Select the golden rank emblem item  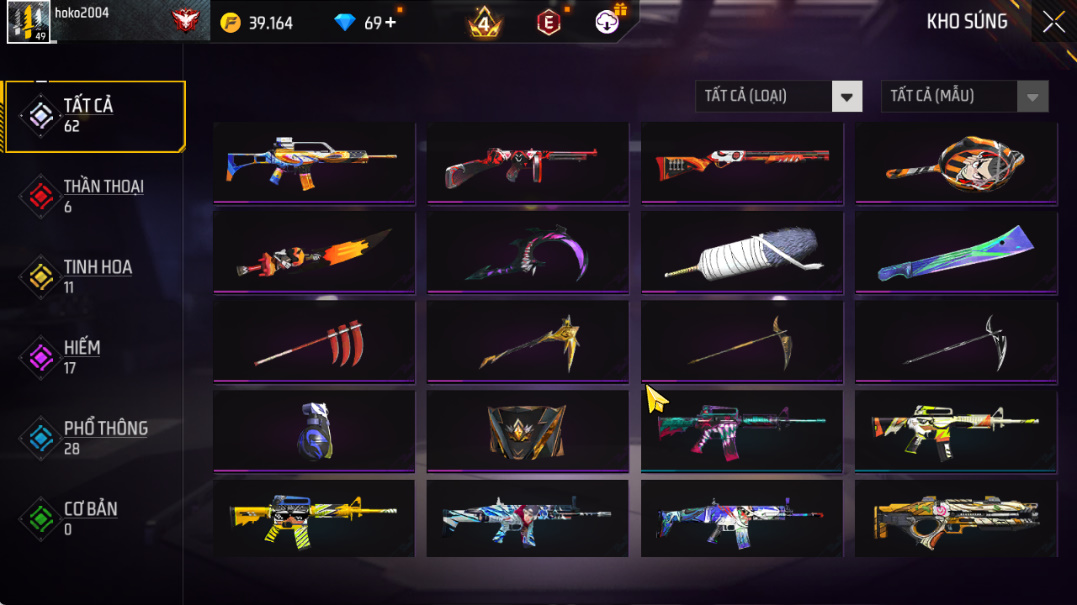[x=528, y=430]
